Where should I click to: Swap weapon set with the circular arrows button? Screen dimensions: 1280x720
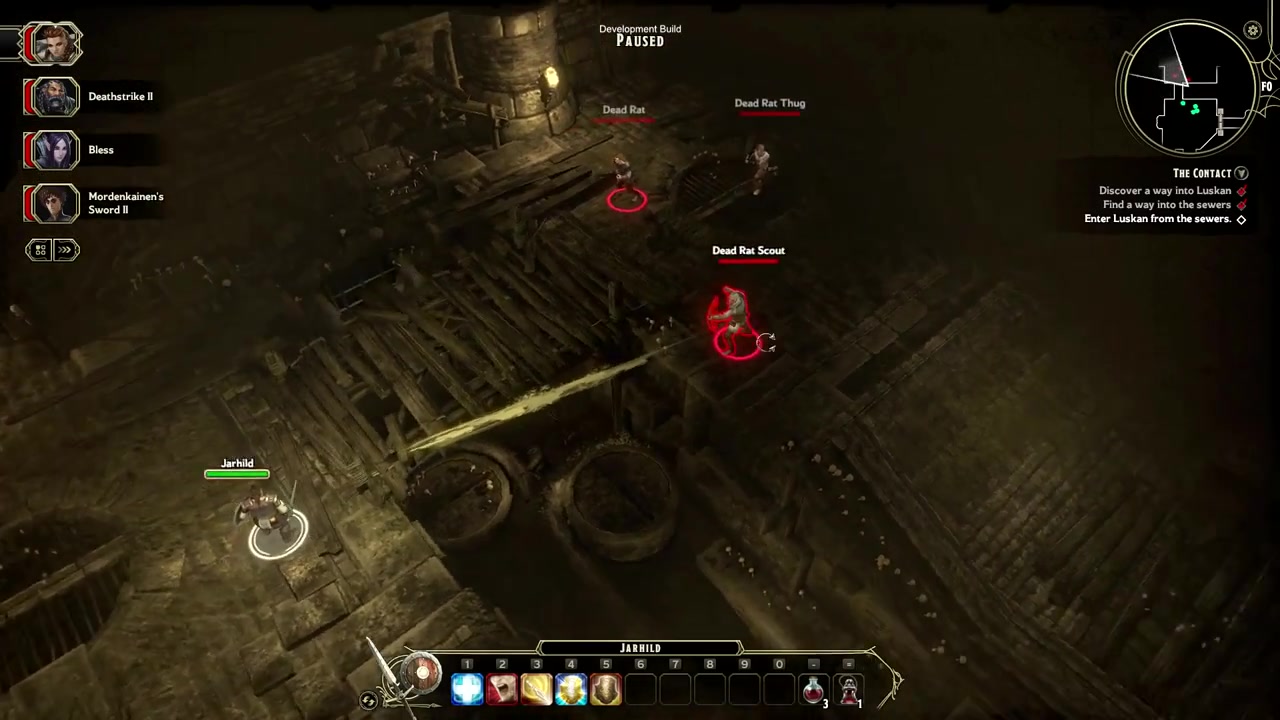tap(369, 701)
